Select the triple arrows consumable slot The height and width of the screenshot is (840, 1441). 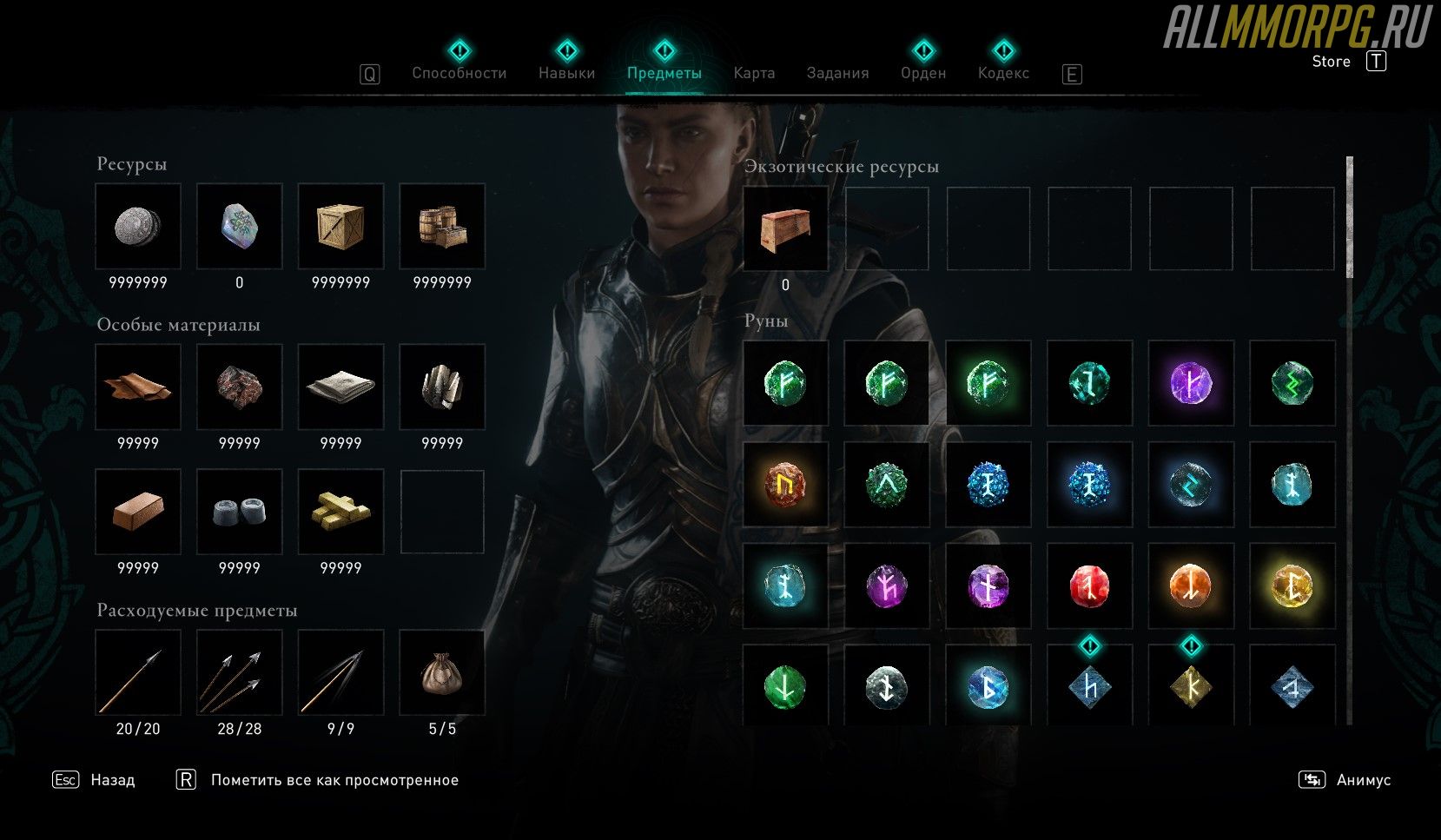pos(240,673)
